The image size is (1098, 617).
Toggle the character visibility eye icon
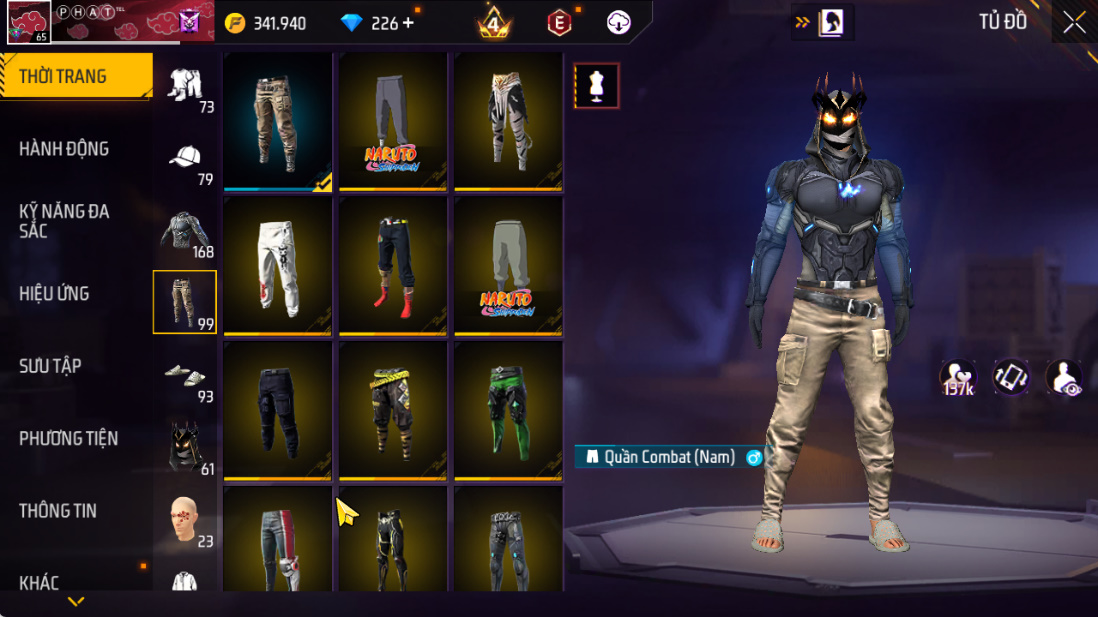tap(1064, 378)
